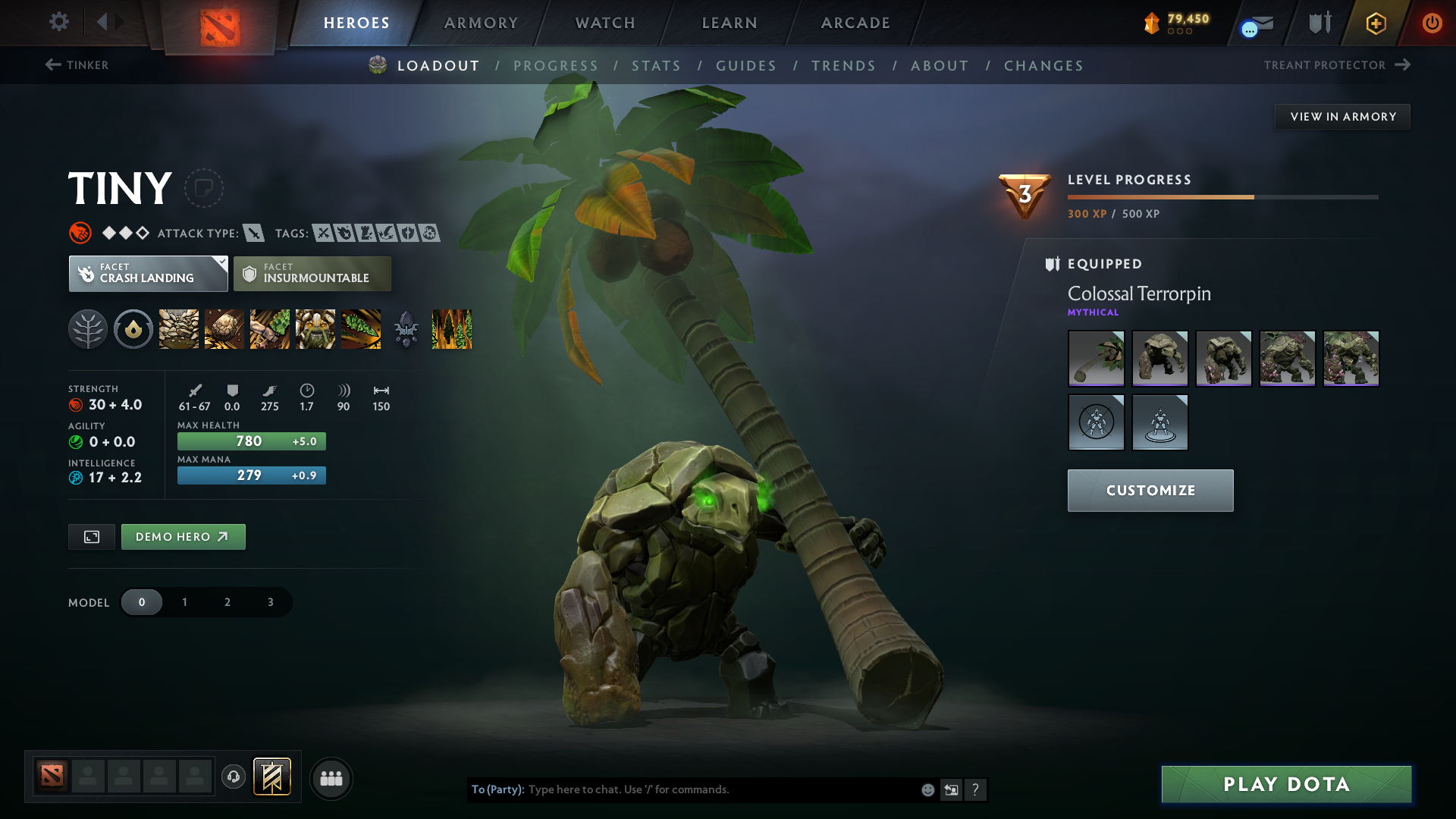Click the Dota 2 logo icon
This screenshot has height=819, width=1456.
point(220,23)
